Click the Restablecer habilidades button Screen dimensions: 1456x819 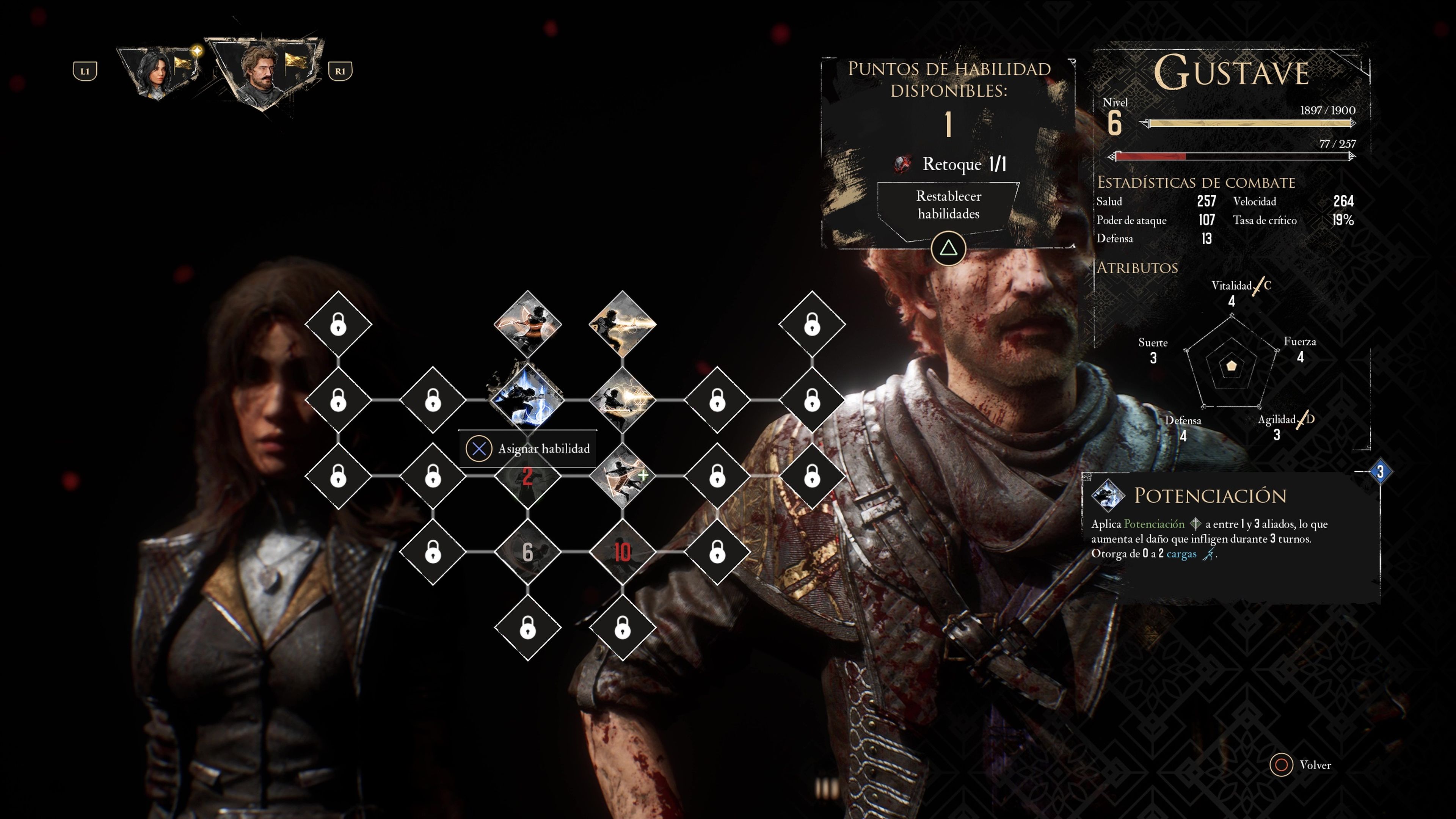click(x=948, y=205)
